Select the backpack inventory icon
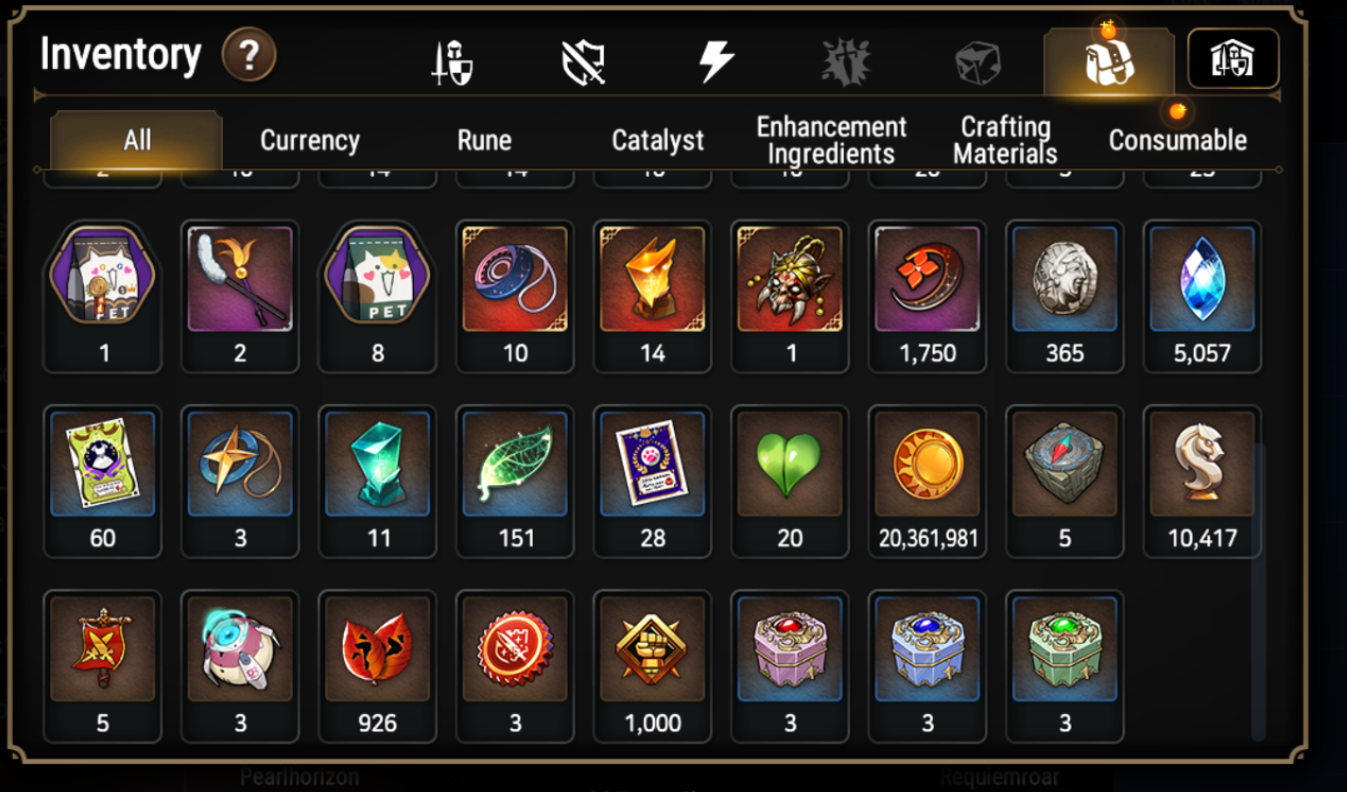Screen dimensions: 1347x792 click(x=1108, y=62)
